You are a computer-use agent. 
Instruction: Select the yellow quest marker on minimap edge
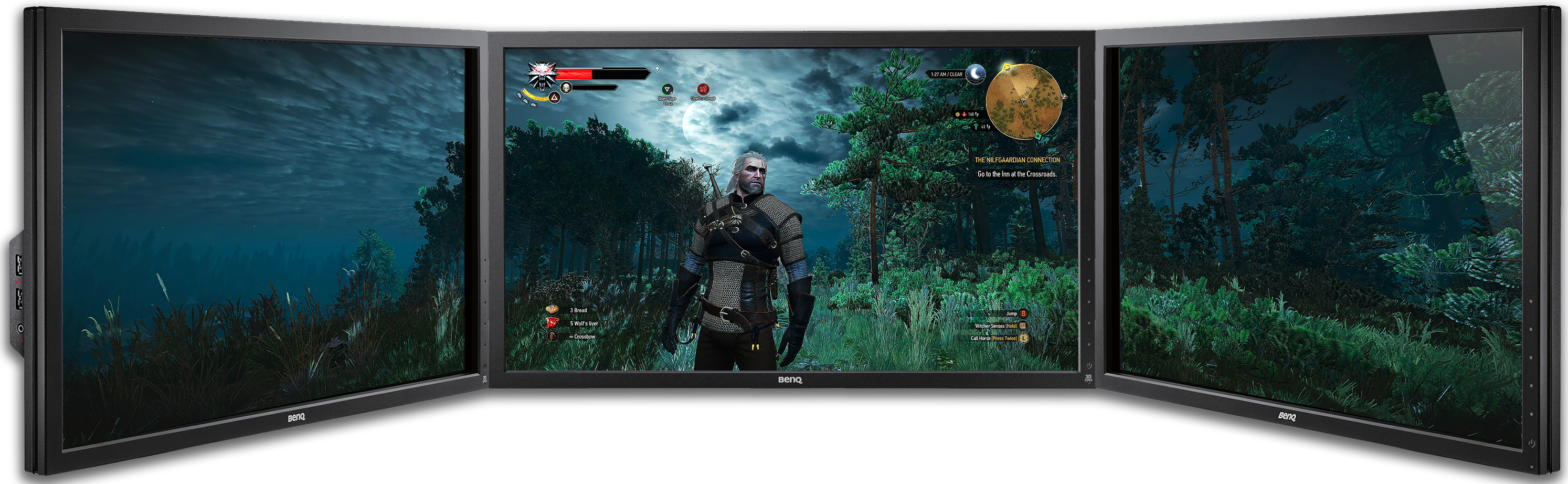tap(1007, 67)
